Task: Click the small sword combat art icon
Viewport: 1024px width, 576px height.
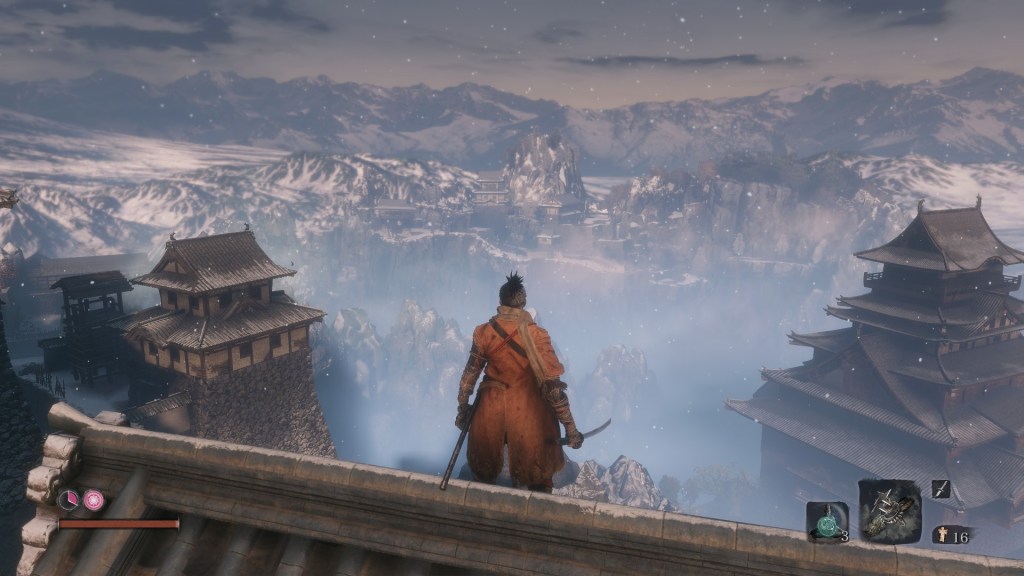Action: 941,488
